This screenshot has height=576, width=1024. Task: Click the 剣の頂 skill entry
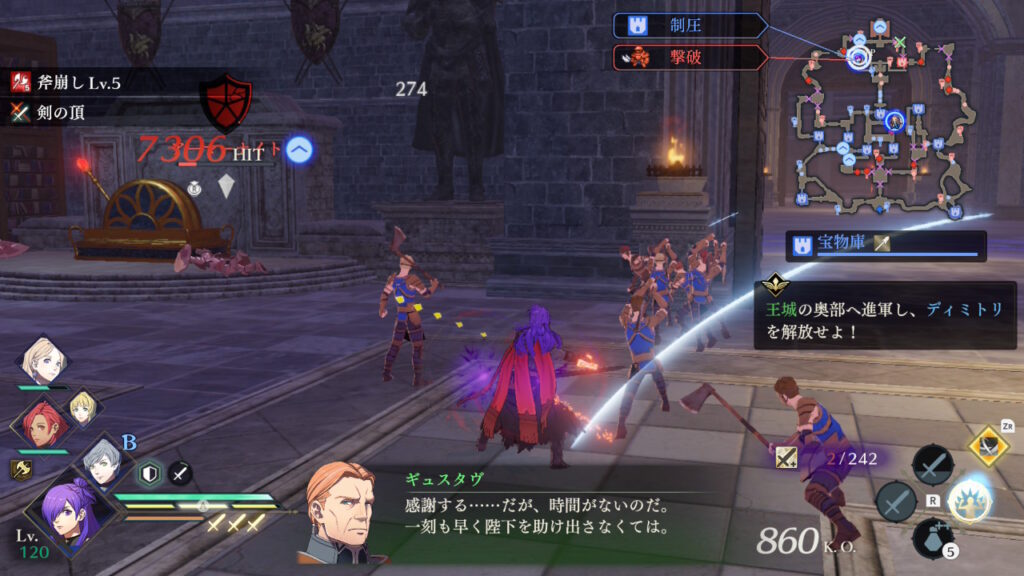coord(62,112)
